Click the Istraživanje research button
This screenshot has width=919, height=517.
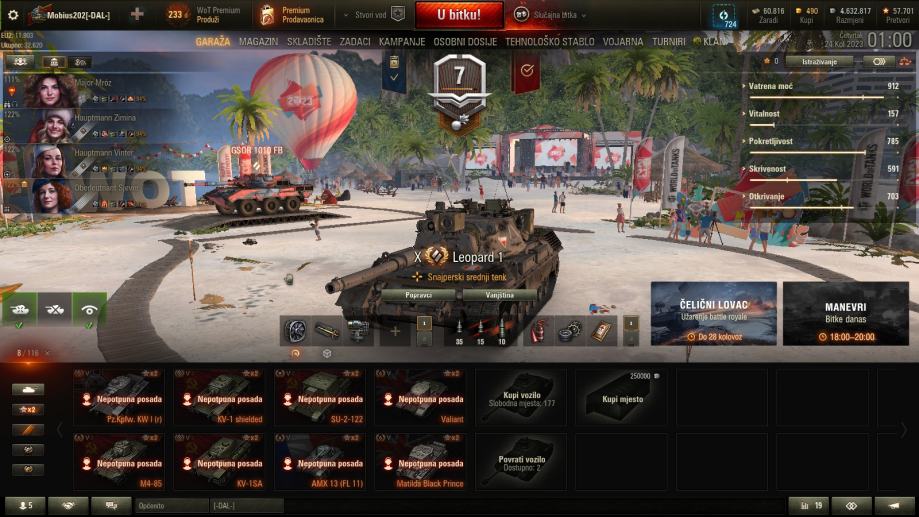(819, 61)
